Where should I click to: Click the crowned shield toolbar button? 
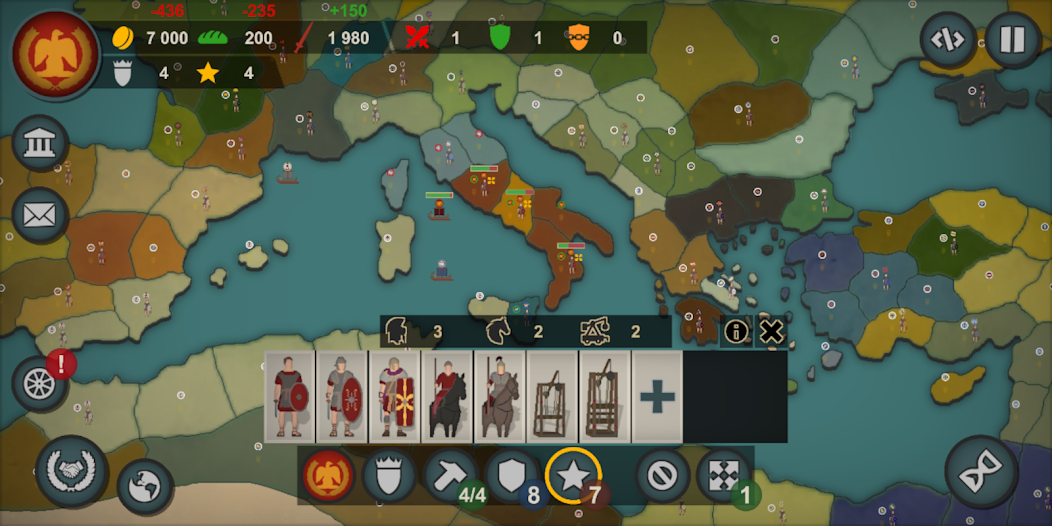(x=389, y=476)
